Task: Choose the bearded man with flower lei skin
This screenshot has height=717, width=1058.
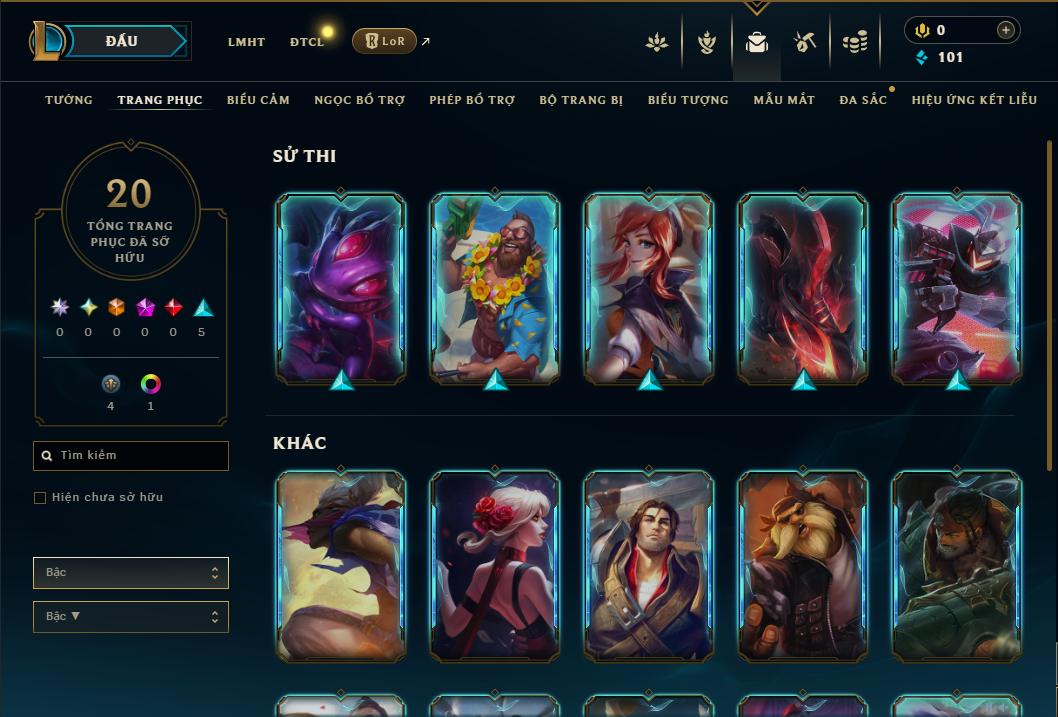Action: pos(495,288)
